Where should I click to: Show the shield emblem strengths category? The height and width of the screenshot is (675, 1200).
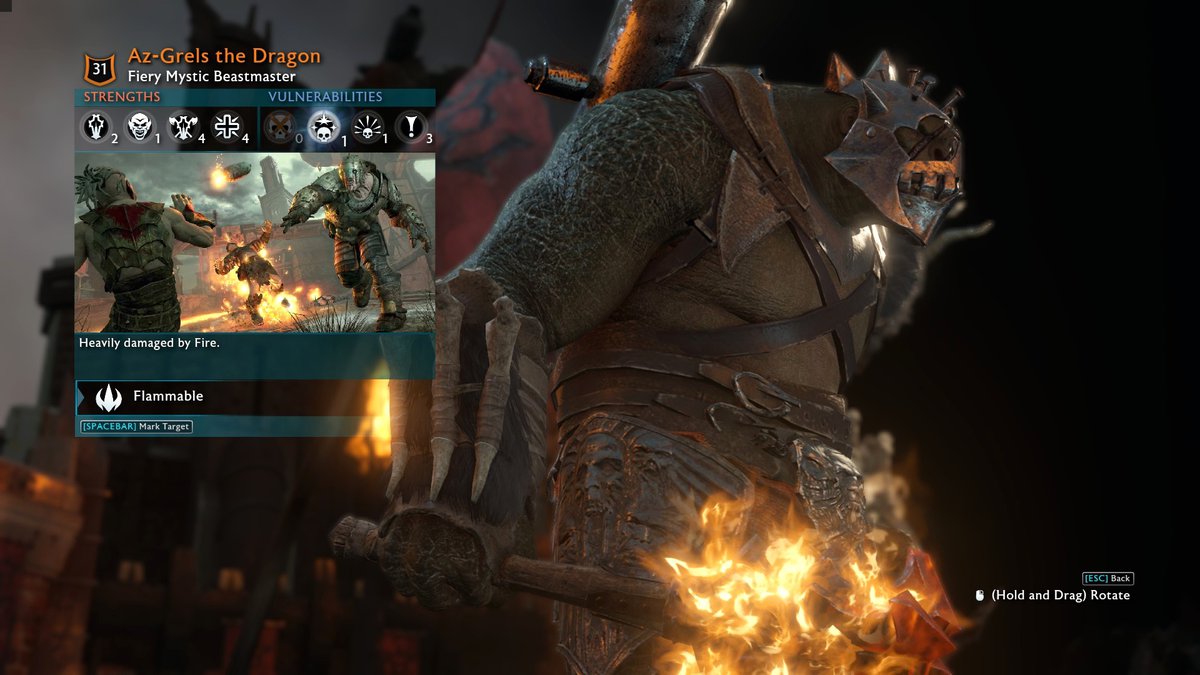(96, 125)
